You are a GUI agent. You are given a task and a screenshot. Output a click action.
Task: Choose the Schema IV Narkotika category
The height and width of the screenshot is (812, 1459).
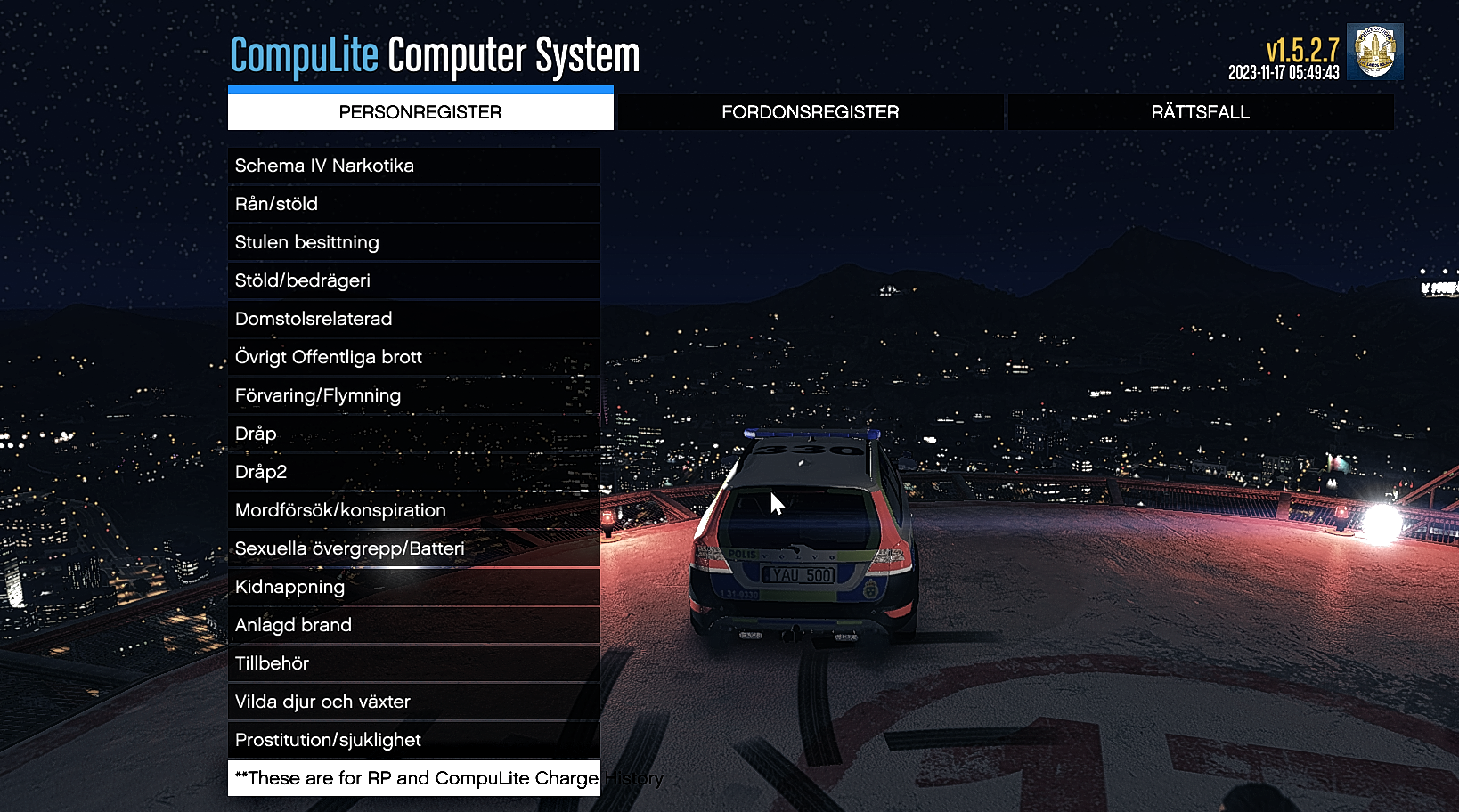point(413,166)
